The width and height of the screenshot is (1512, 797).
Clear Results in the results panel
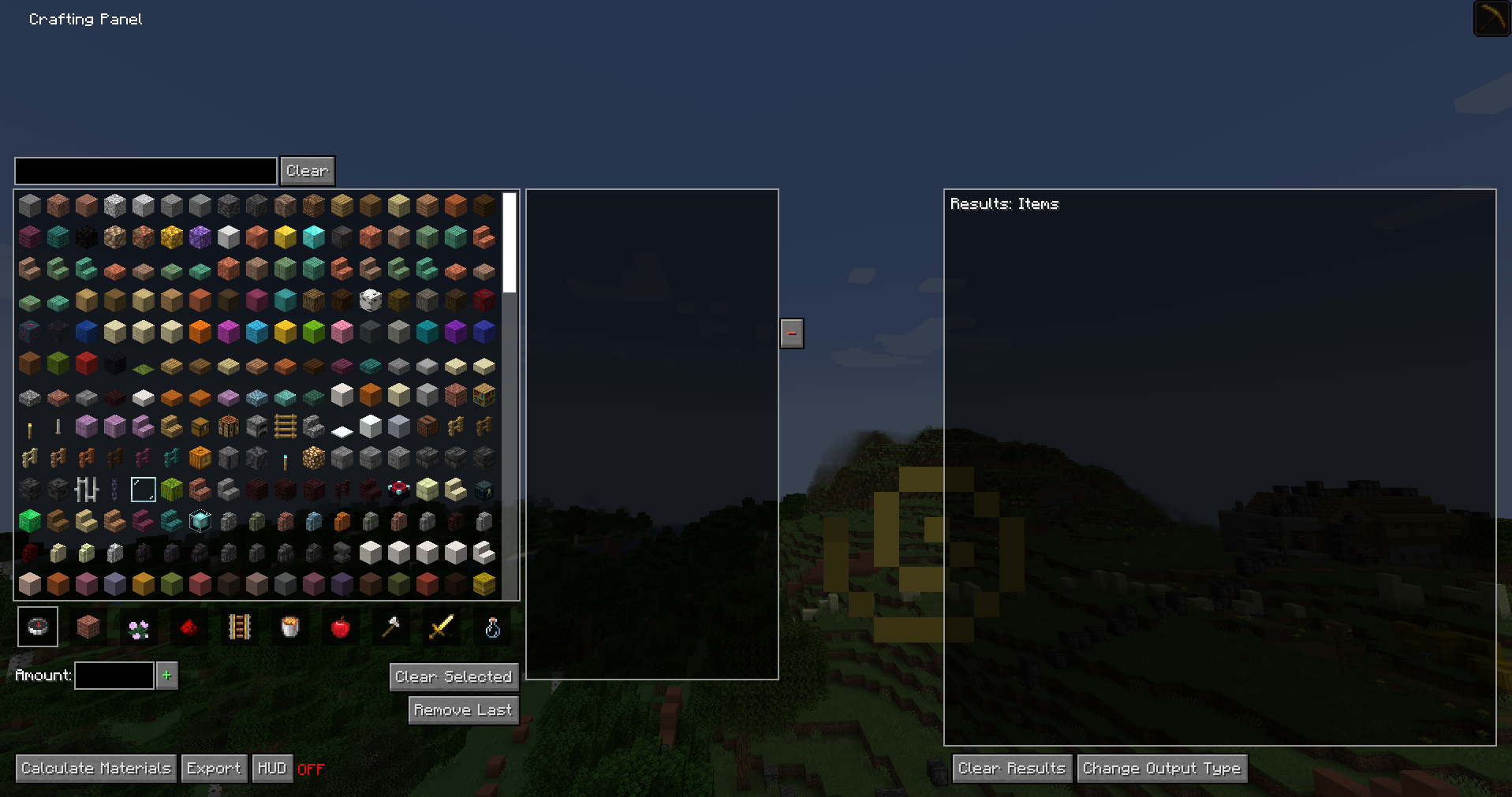point(1011,768)
